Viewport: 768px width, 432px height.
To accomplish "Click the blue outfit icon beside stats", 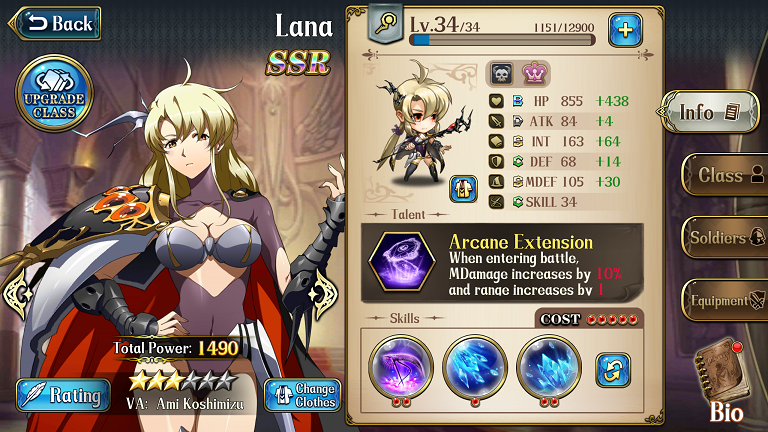I will (x=463, y=187).
